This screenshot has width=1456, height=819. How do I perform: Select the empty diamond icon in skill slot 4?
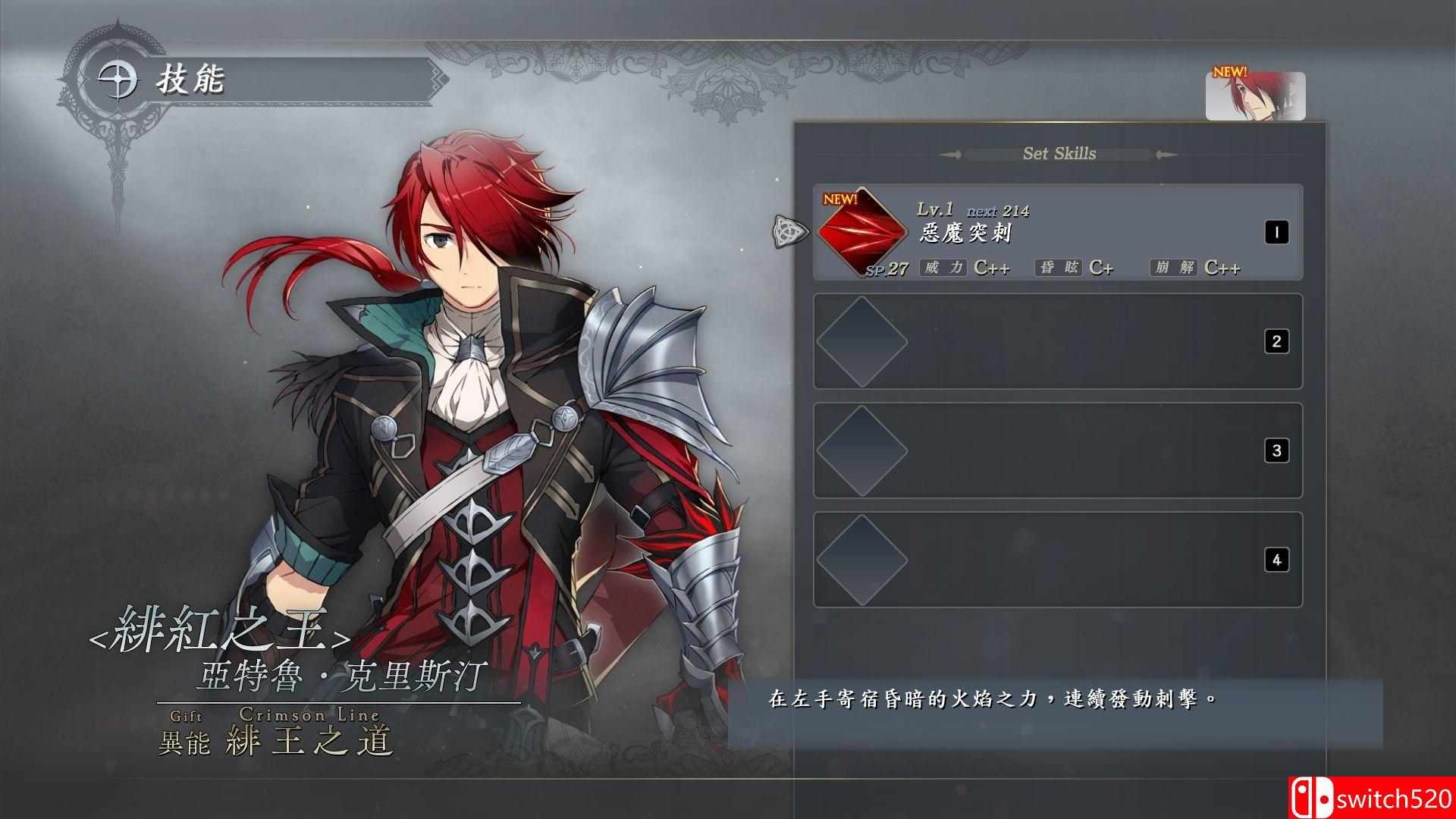click(x=861, y=559)
